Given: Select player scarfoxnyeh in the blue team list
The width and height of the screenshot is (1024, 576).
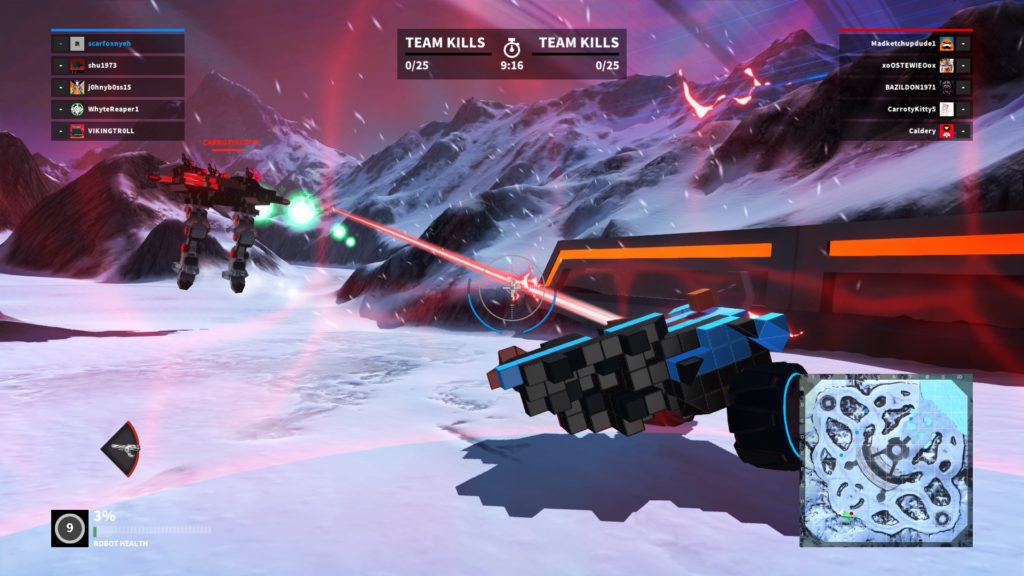Looking at the screenshot, I should [118, 44].
